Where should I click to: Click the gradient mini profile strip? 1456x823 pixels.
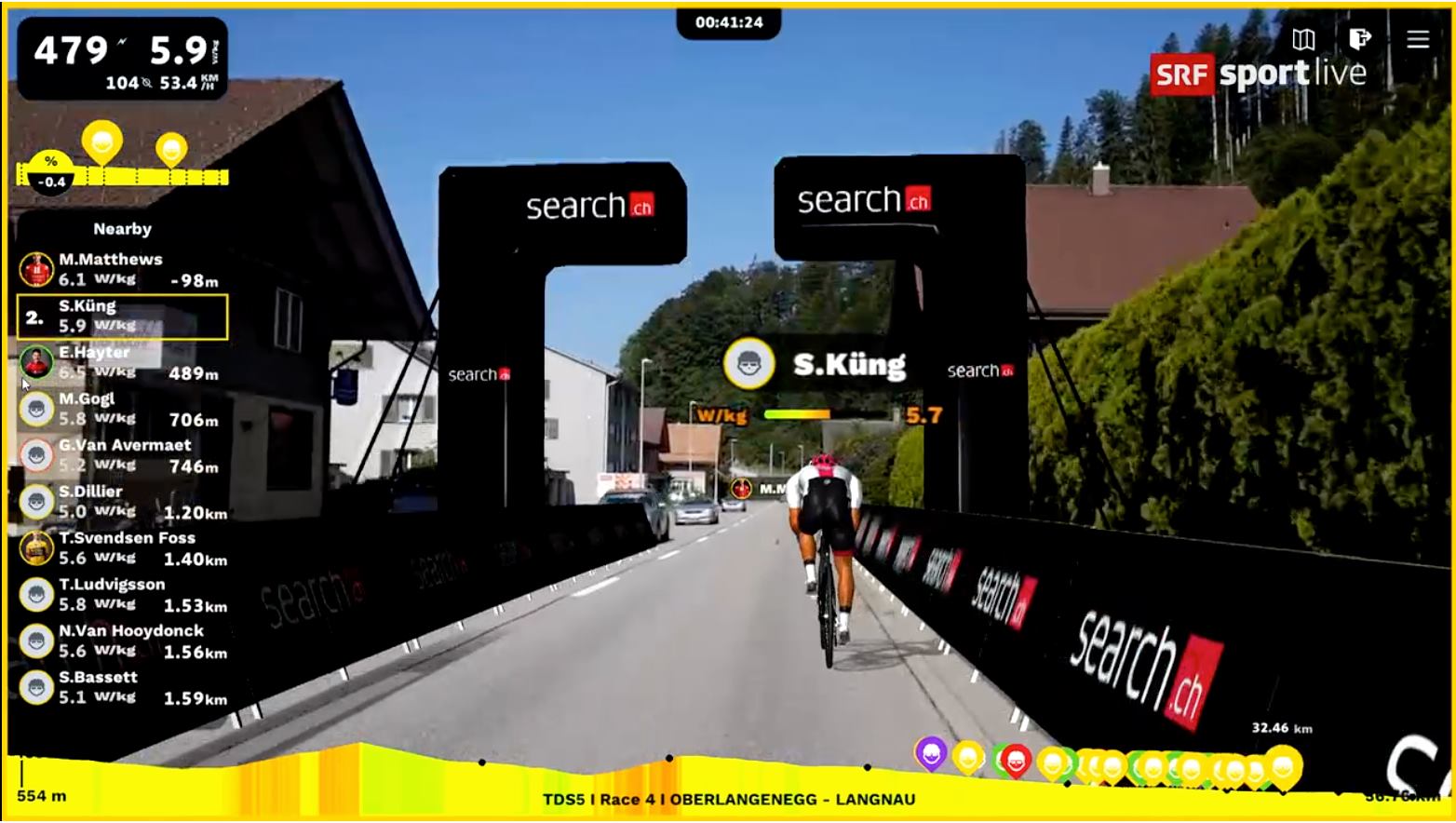[123, 175]
